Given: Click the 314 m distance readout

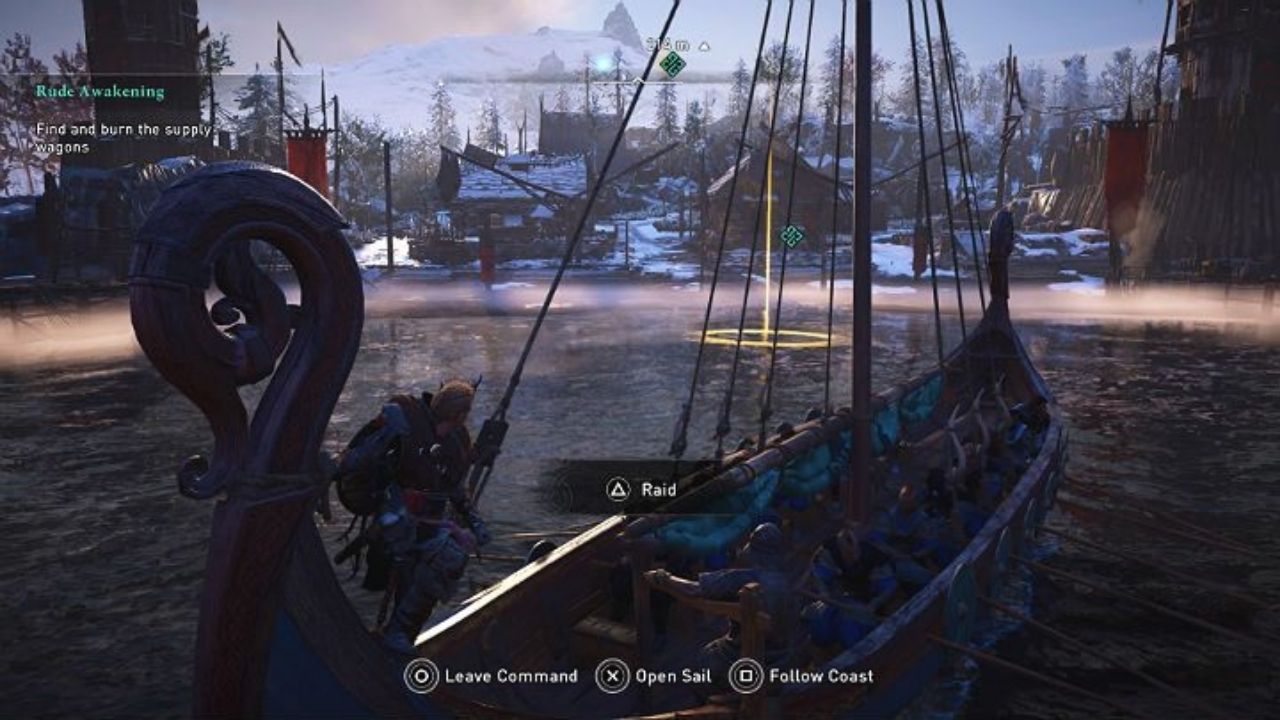Looking at the screenshot, I should click(668, 46).
